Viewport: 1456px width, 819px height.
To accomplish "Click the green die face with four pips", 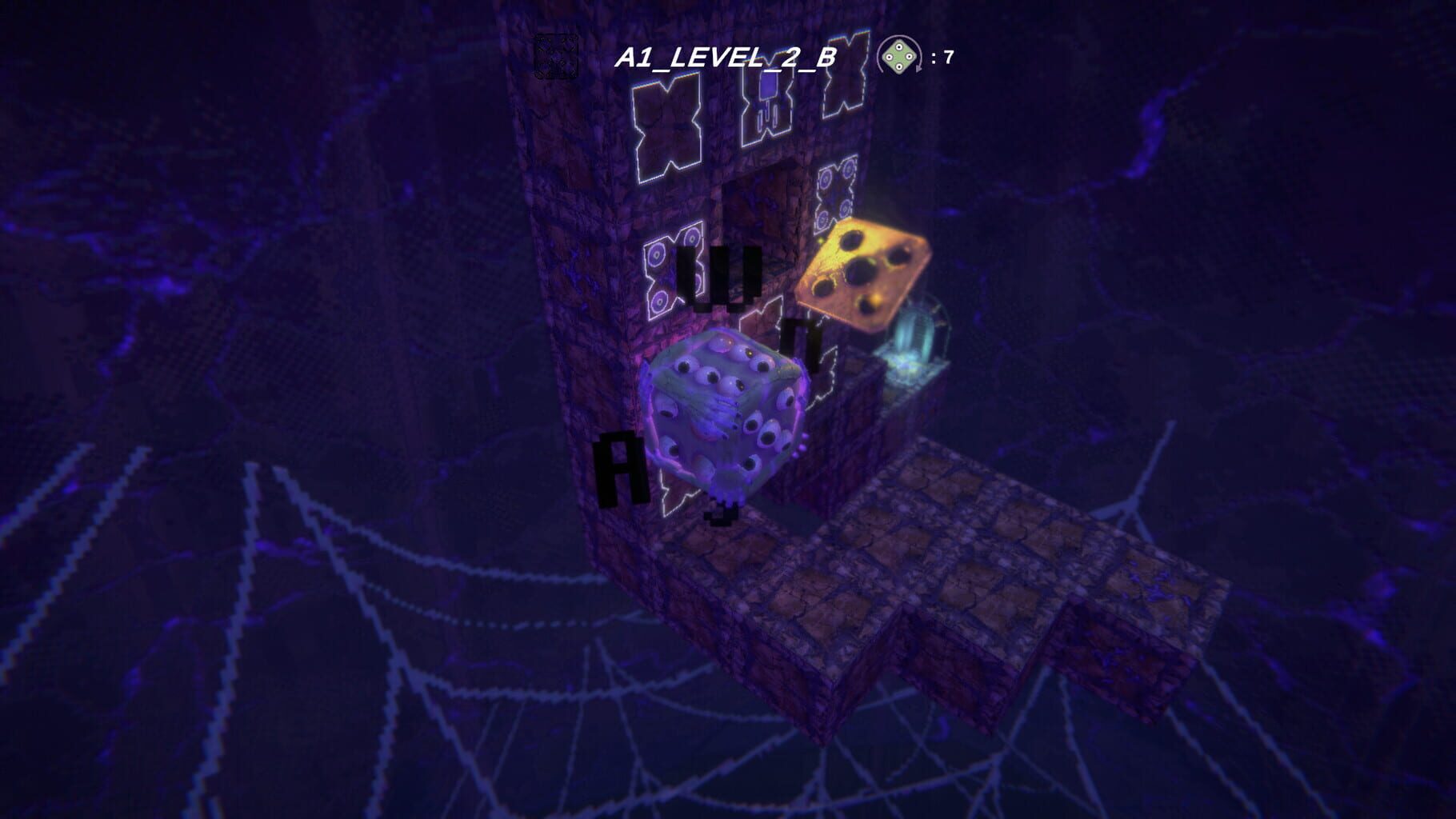I will [899, 56].
